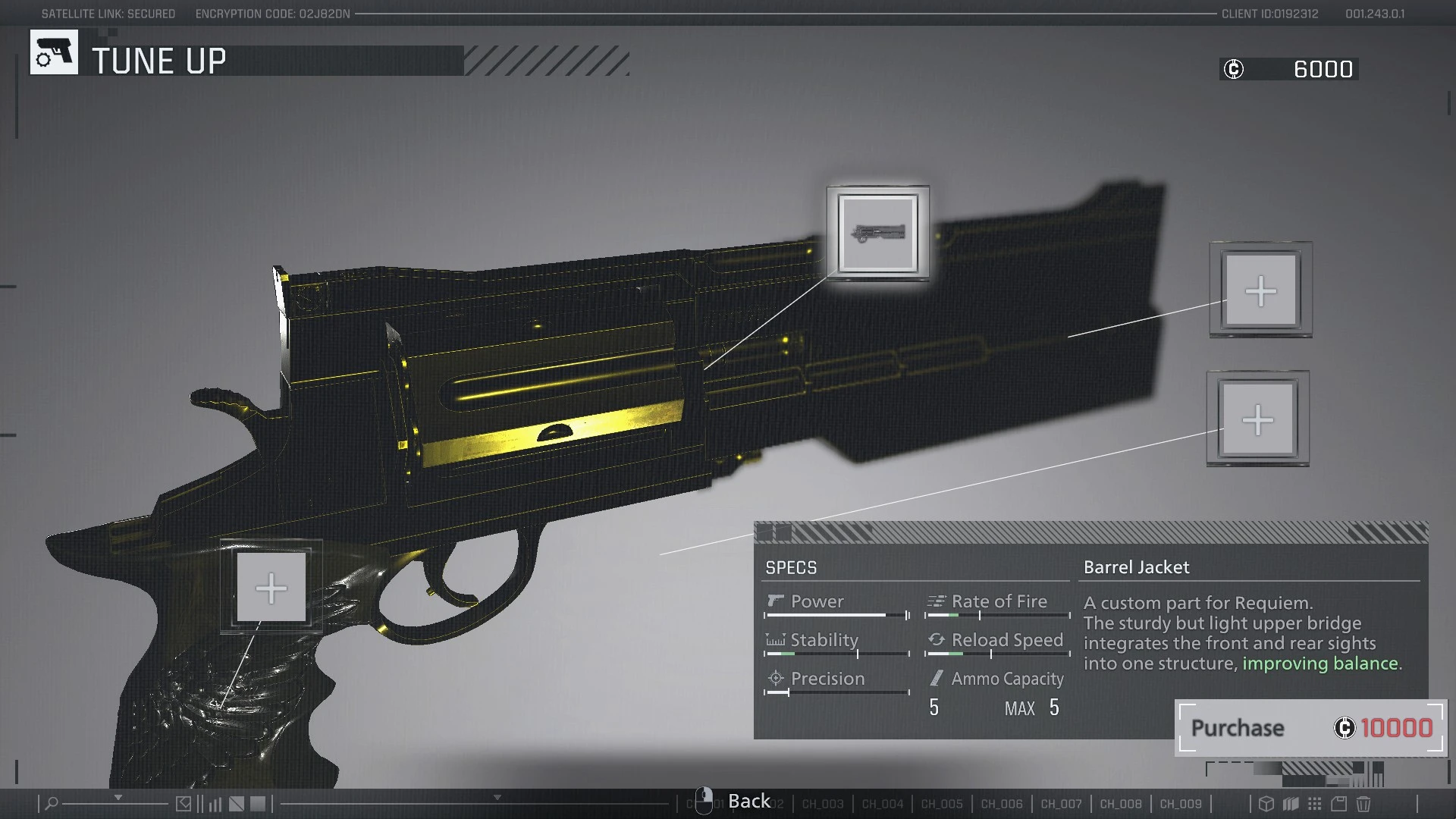Open the empty plus slot on the grip
1456x819 pixels.
pos(271,588)
